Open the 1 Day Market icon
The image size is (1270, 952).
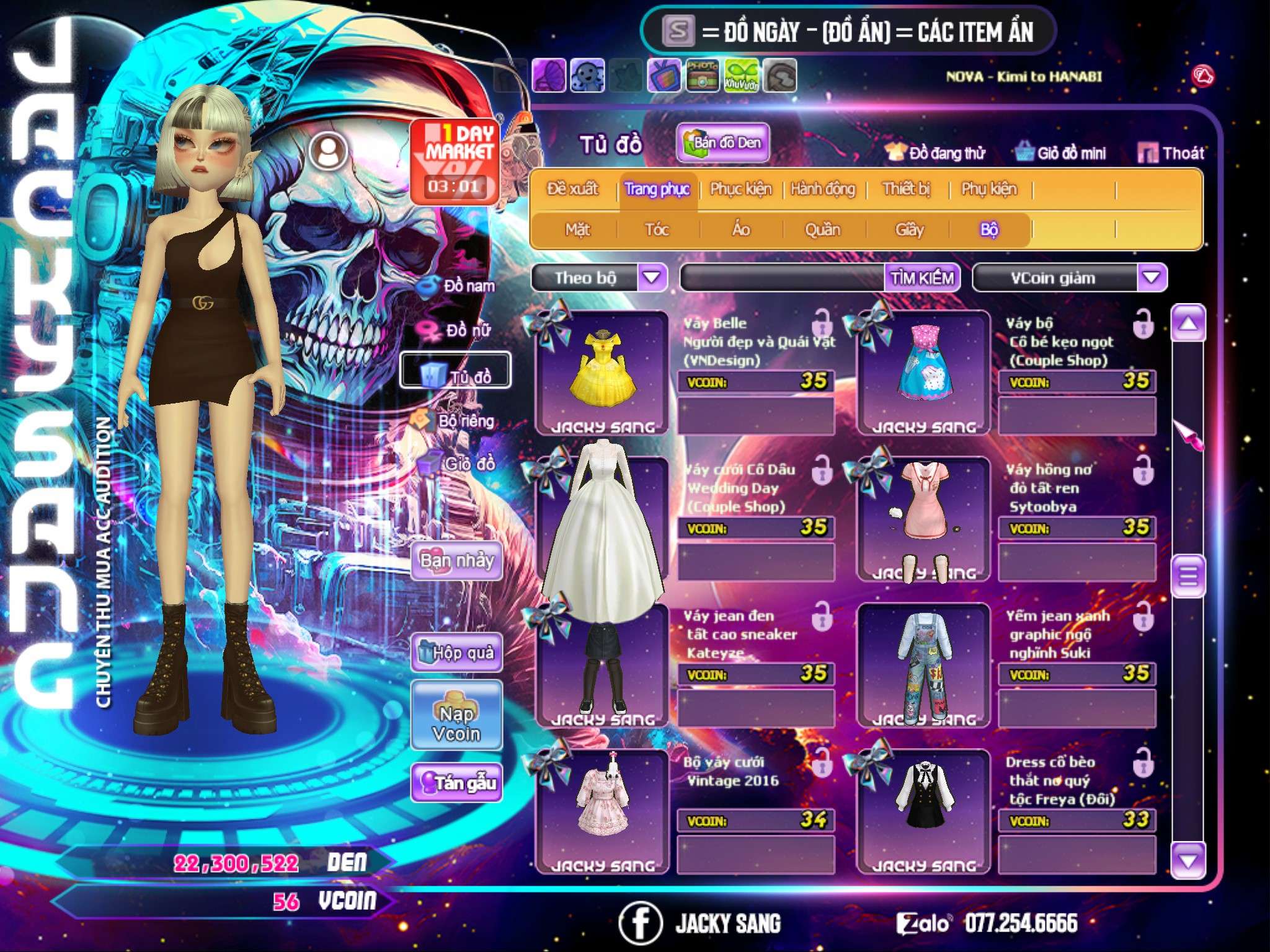[x=455, y=161]
